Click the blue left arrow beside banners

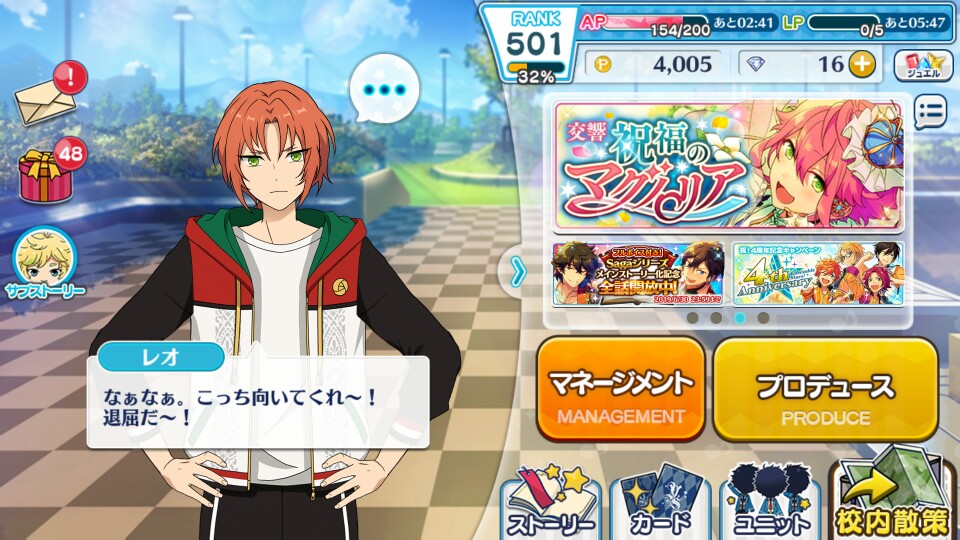point(518,270)
